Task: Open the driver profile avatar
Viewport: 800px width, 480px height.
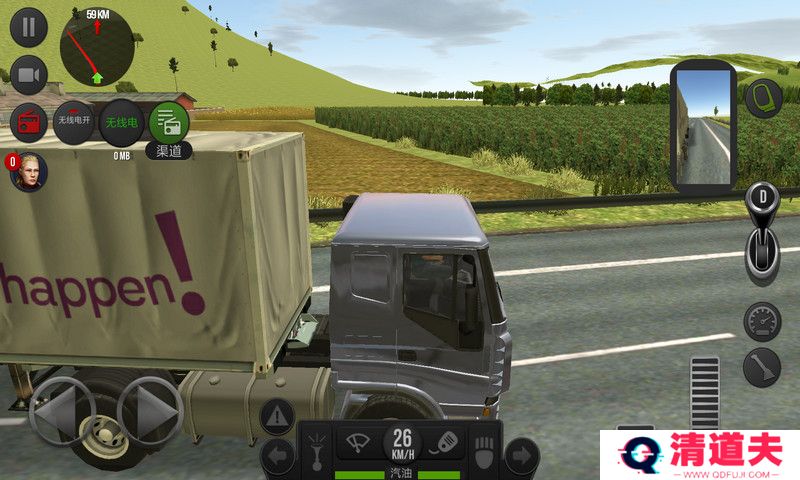Action: click(28, 172)
